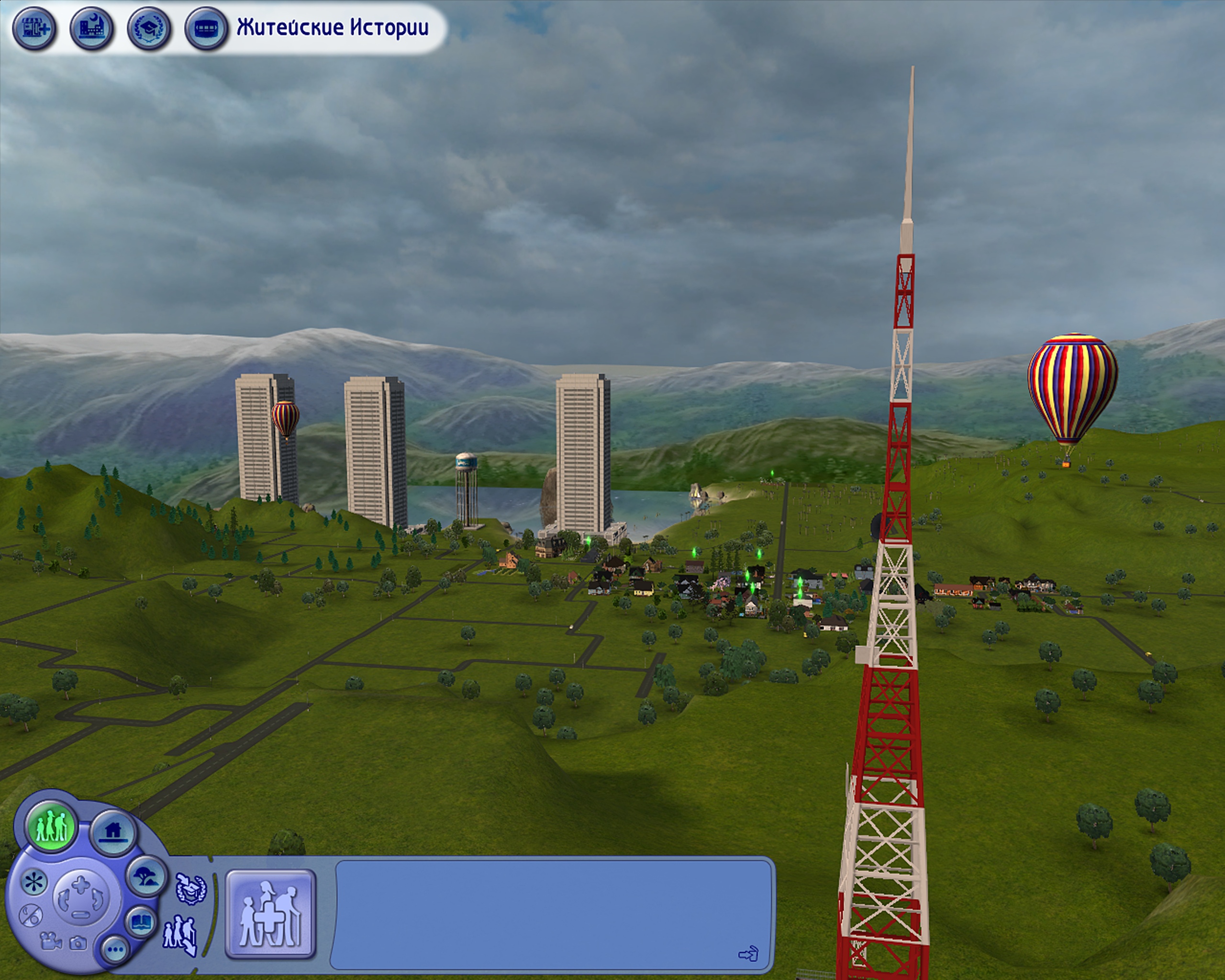Open the three-dots options menu
This screenshot has width=1225, height=980.
pos(115,949)
